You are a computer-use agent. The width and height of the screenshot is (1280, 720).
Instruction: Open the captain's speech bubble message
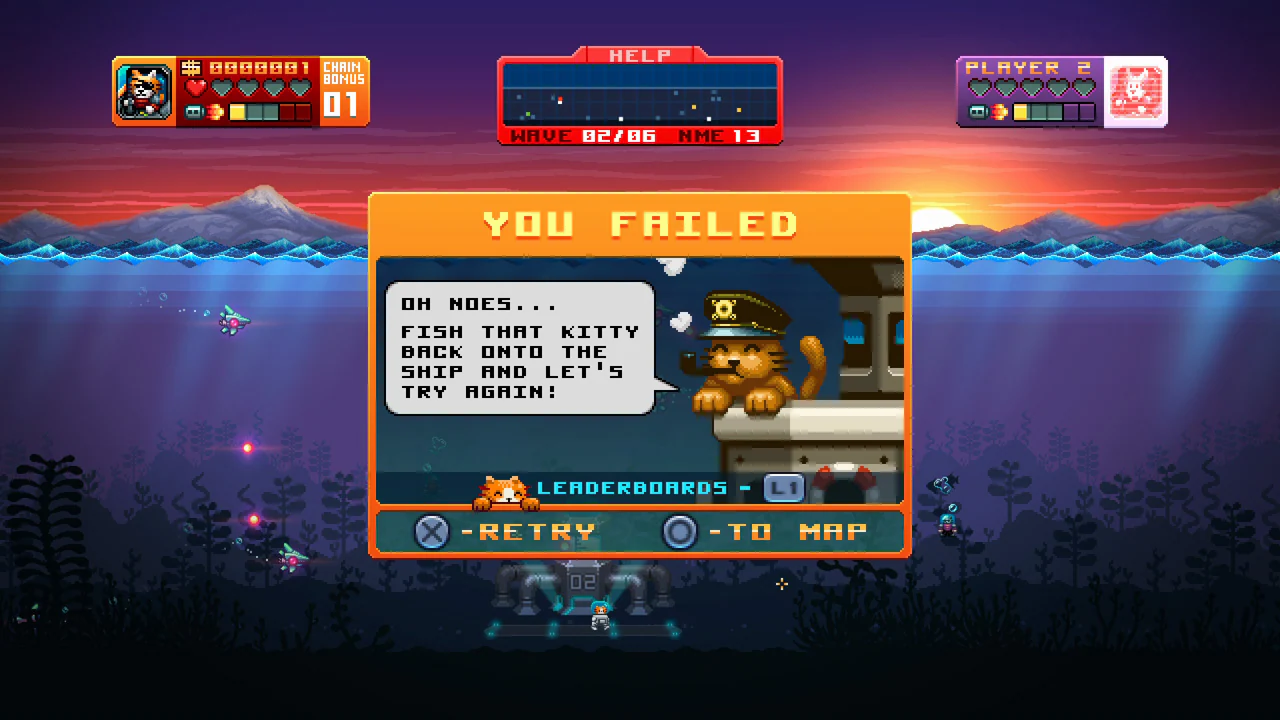(x=519, y=348)
